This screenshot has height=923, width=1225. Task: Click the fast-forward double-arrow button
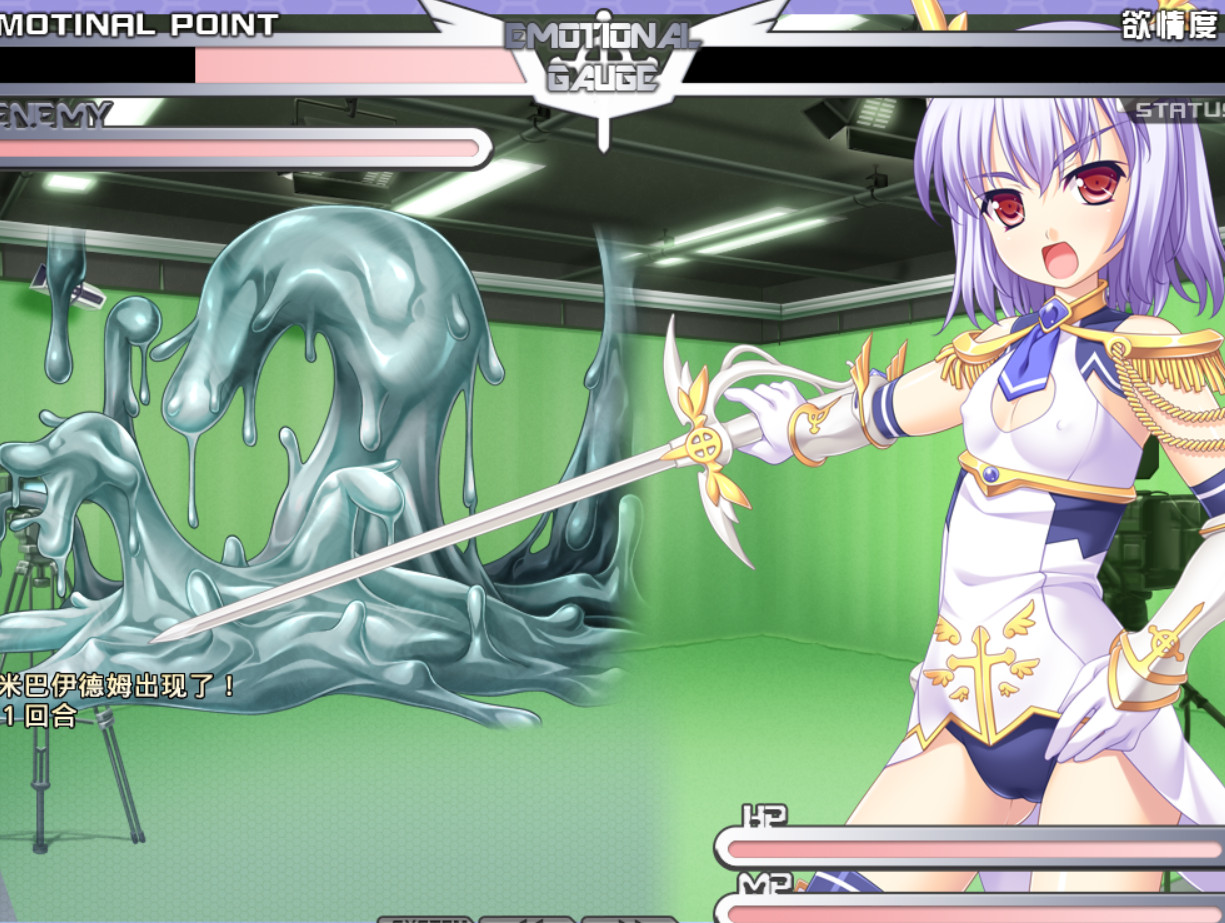[x=628, y=919]
